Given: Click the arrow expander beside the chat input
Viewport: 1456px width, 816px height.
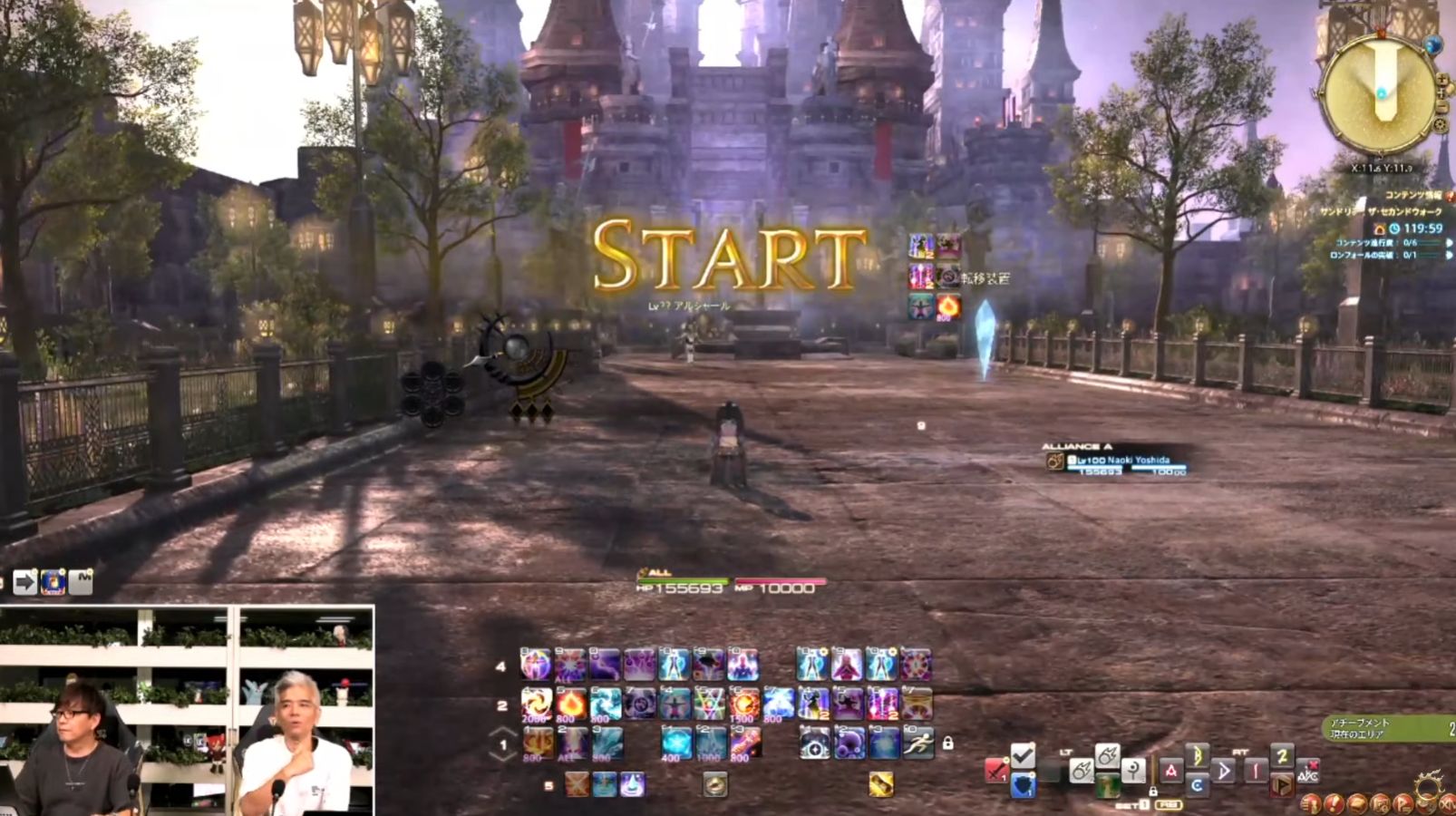Looking at the screenshot, I should pyautogui.click(x=24, y=582).
